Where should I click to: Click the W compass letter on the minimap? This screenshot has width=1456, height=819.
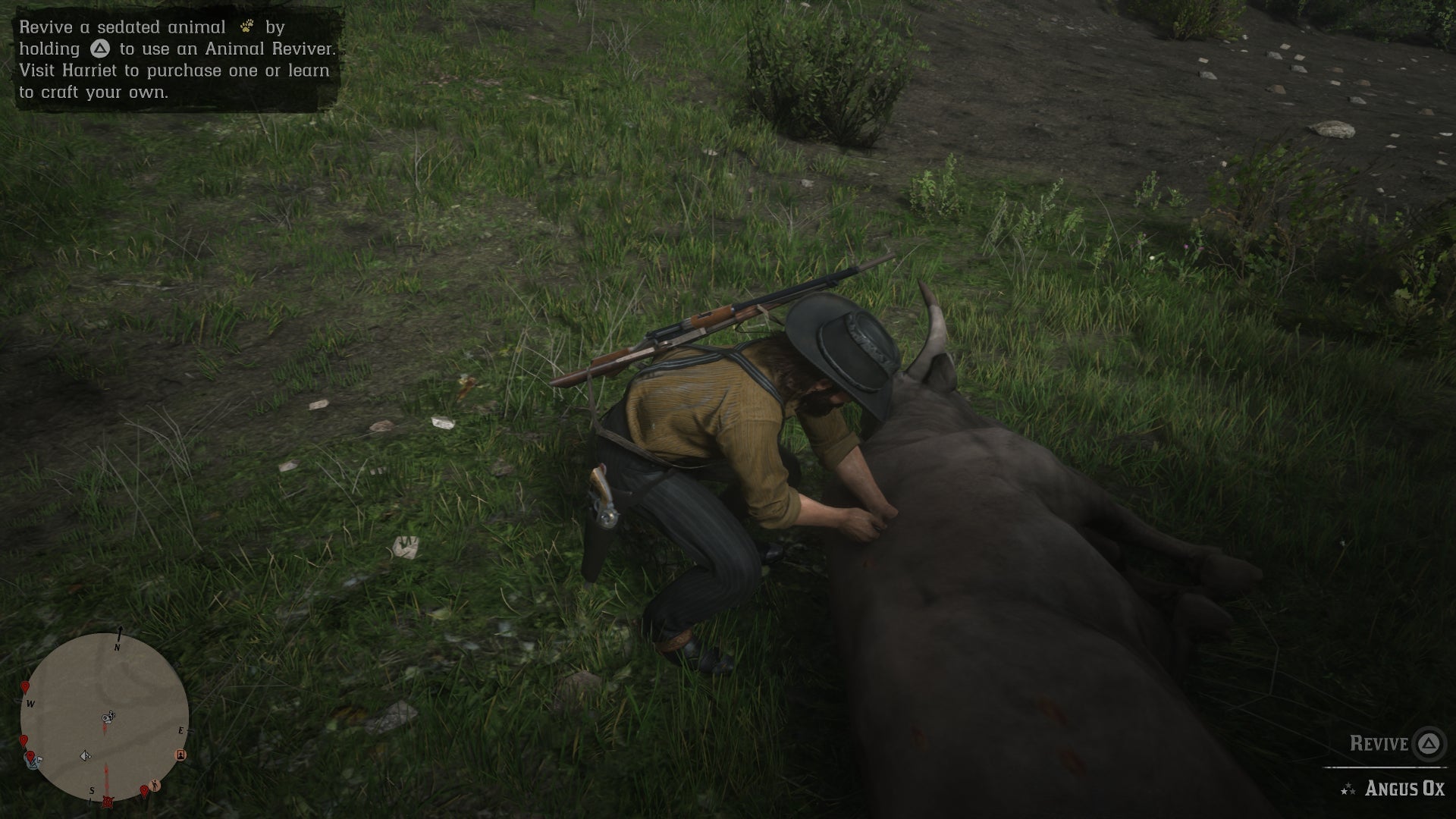coord(30,703)
